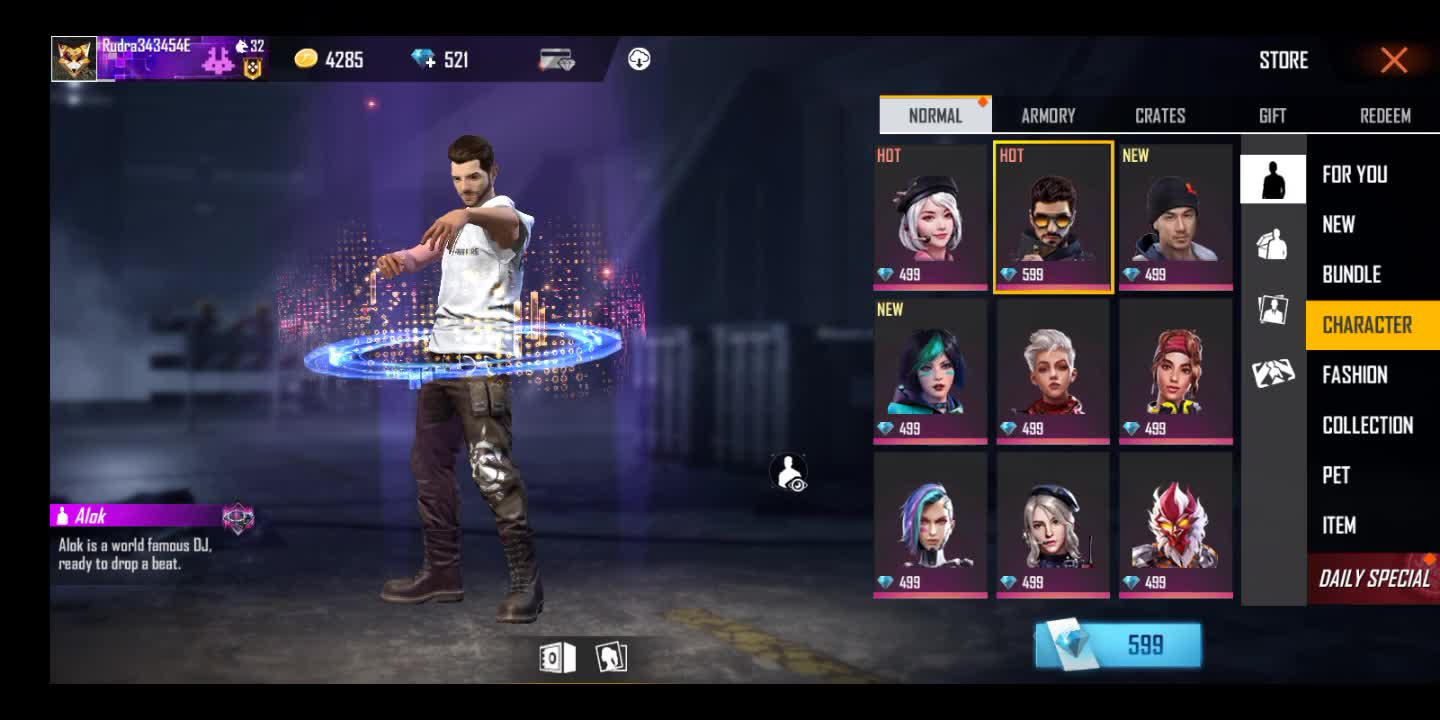Screen dimensions: 1440x720
Task: Open the Item category
Action: [1339, 525]
